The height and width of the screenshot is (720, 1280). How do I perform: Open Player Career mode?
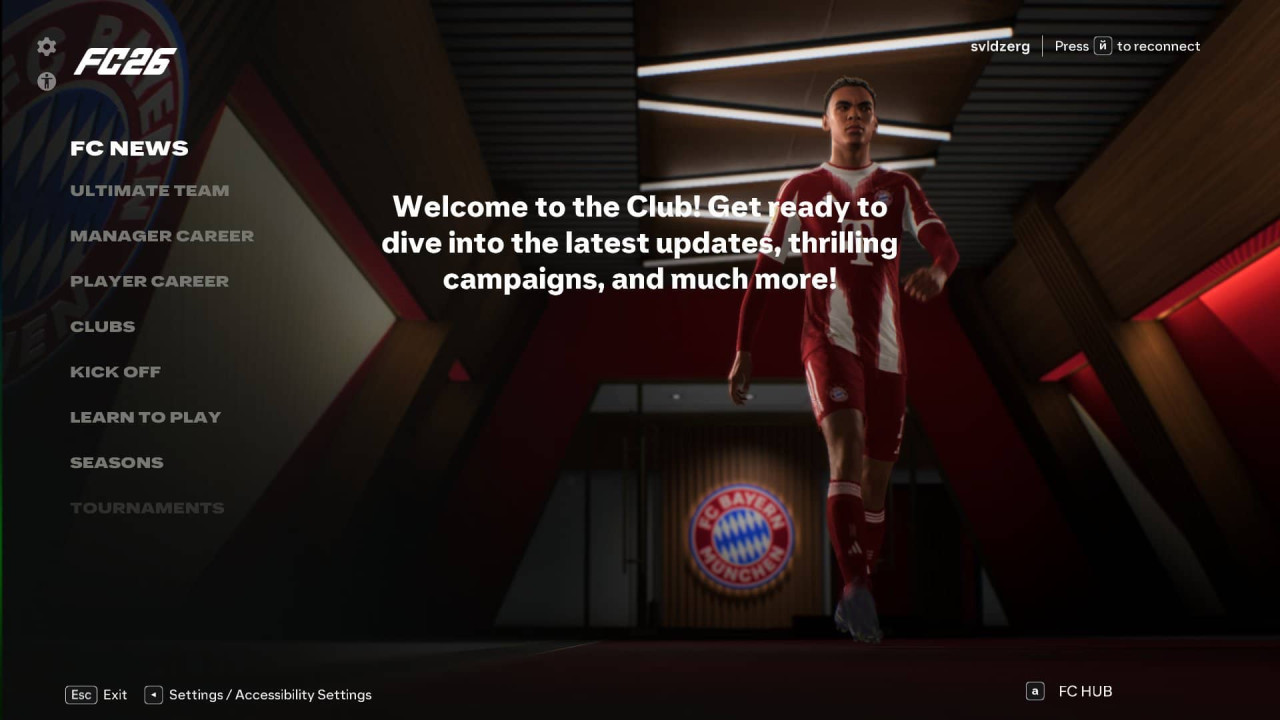[x=149, y=282]
